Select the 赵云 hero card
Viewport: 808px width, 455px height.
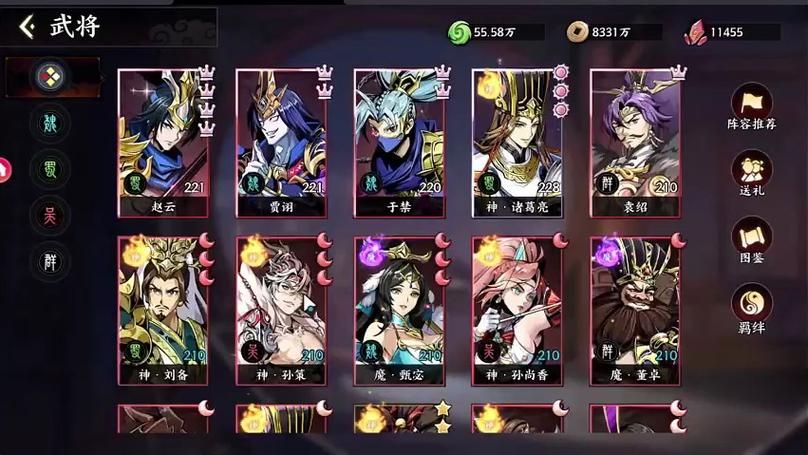click(x=163, y=142)
